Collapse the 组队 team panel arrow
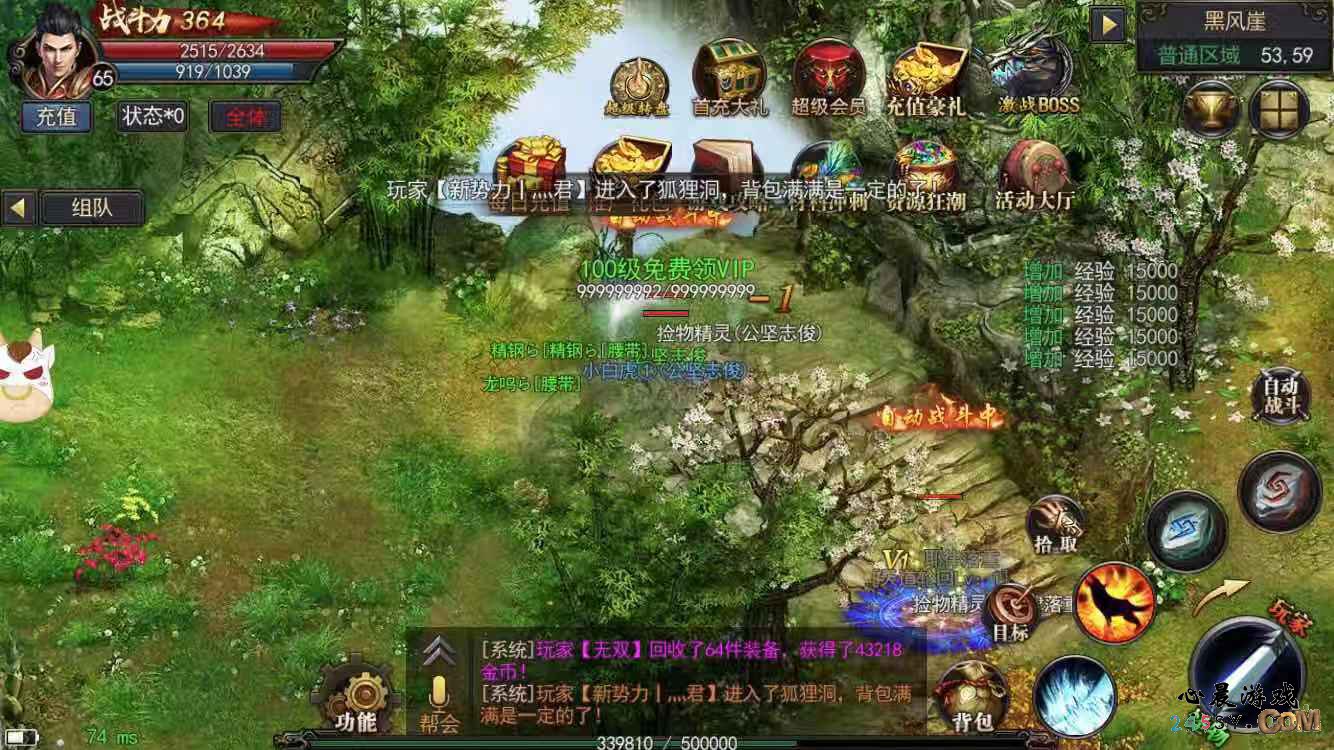 [17, 208]
